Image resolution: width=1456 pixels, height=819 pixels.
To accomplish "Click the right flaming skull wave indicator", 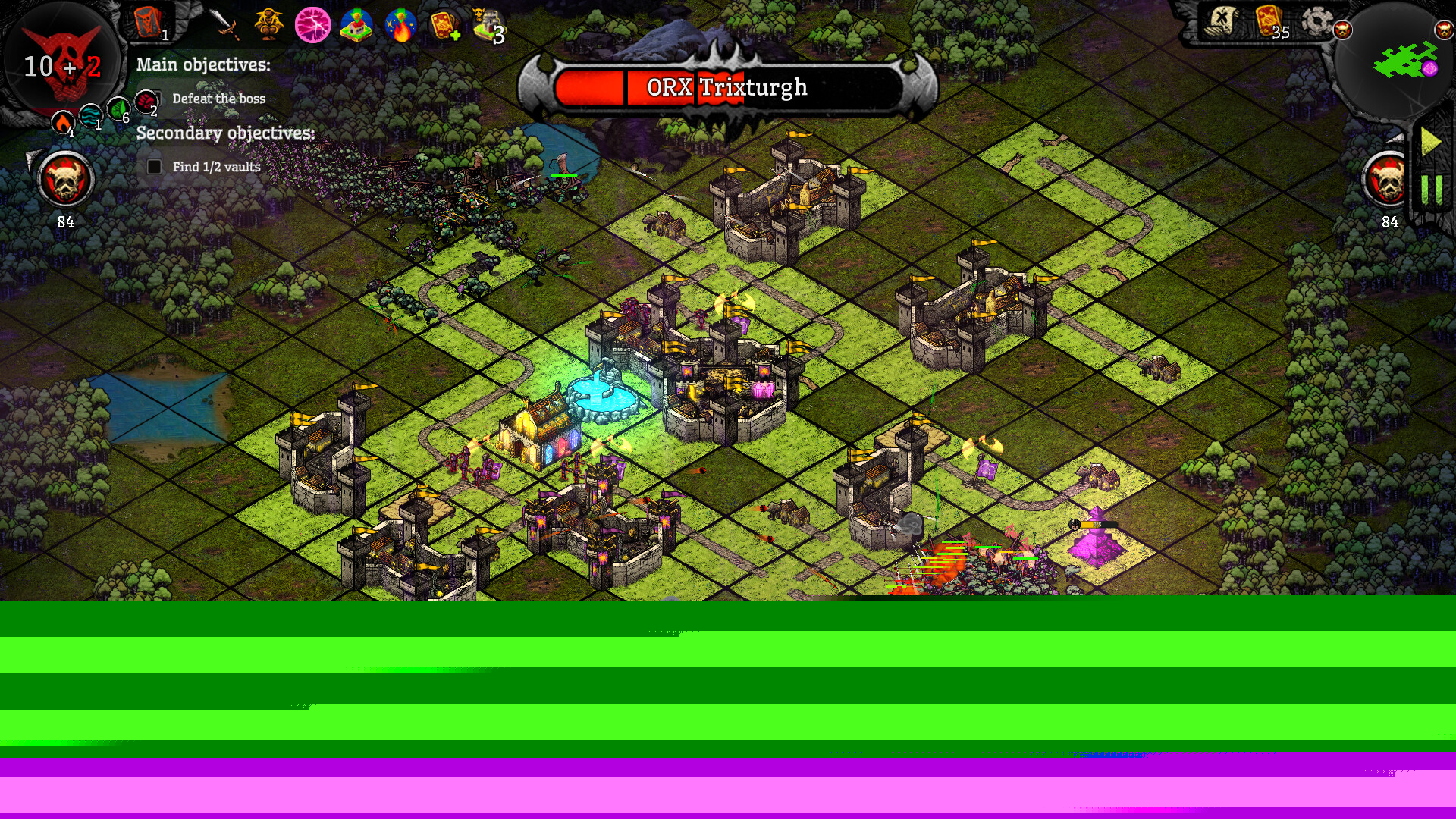I will pos(1388,180).
